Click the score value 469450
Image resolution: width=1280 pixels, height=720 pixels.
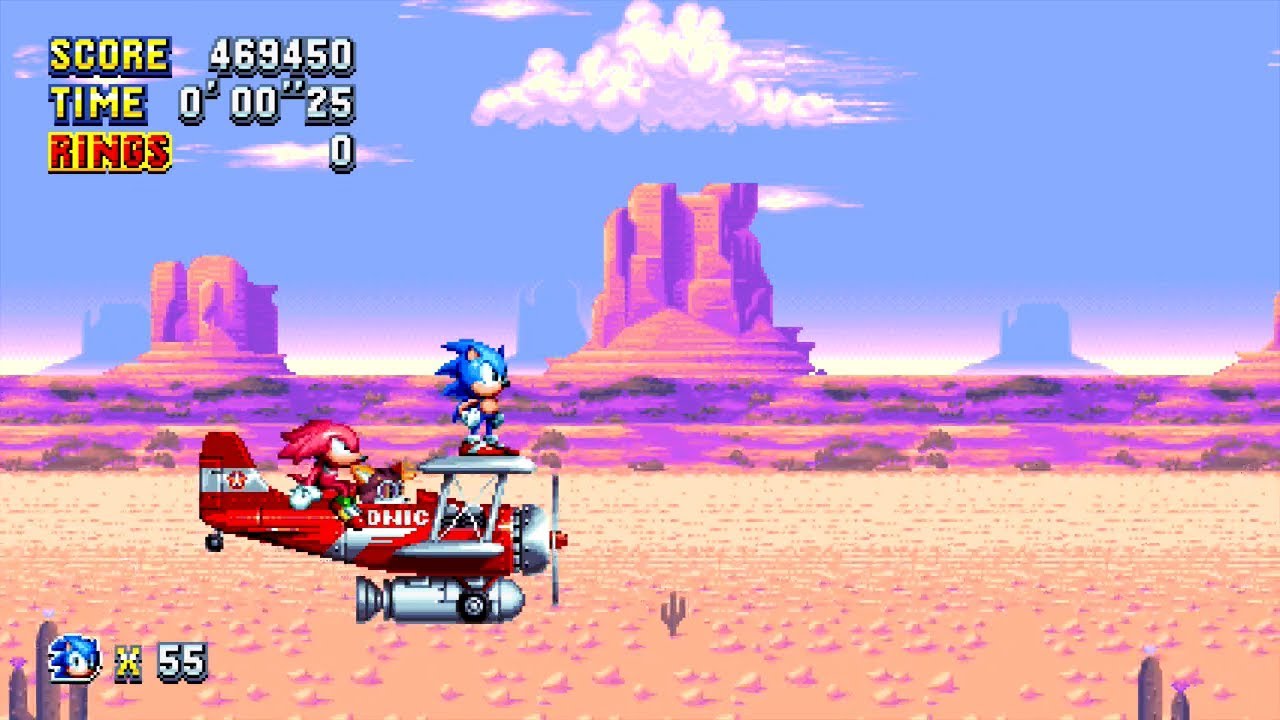pyautogui.click(x=282, y=55)
